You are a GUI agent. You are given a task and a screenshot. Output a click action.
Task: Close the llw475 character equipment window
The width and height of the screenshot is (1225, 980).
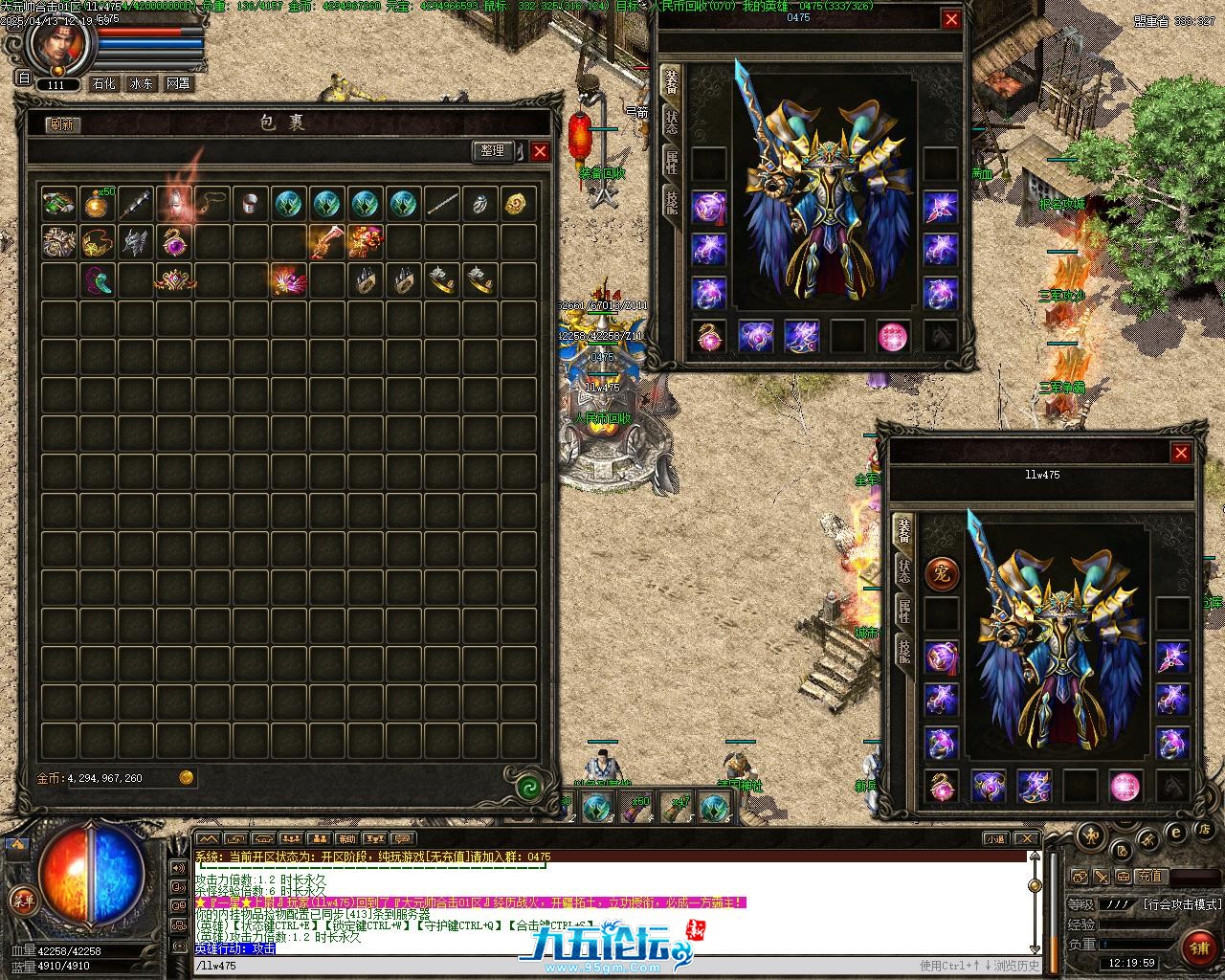(x=1182, y=453)
